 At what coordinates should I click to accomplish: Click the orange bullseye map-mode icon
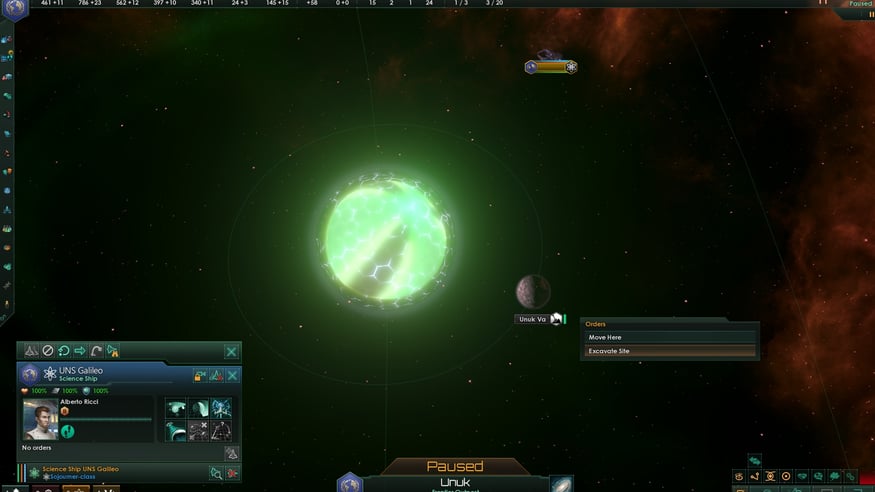pyautogui.click(x=786, y=476)
